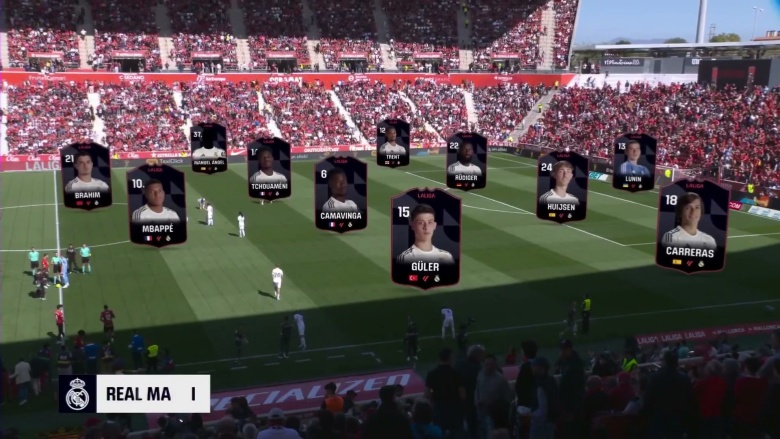Select the Tchouaméni lineup card
The image size is (780, 439).
pyautogui.click(x=268, y=169)
